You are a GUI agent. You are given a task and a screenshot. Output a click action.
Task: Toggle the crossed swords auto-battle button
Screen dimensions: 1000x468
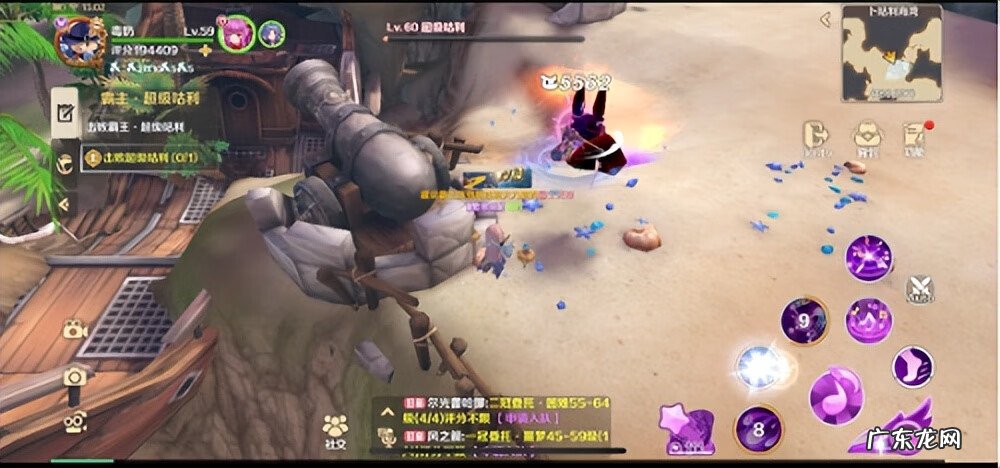tap(920, 288)
